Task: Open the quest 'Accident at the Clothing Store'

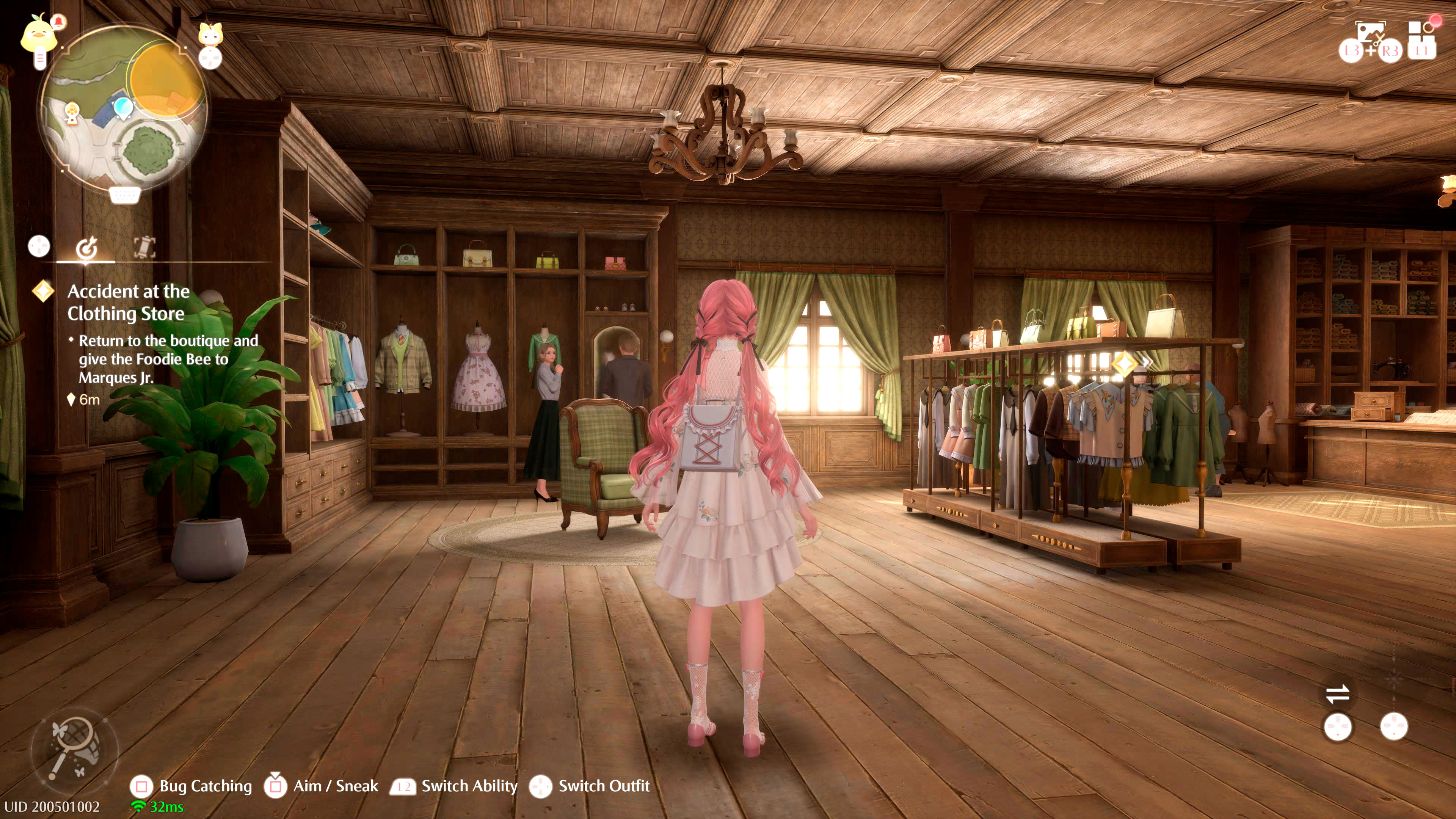Action: (129, 303)
